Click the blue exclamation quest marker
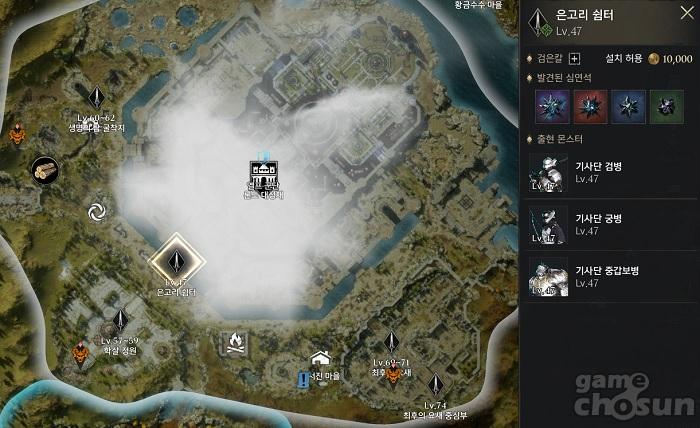The height and width of the screenshot is (428, 700). click(303, 379)
